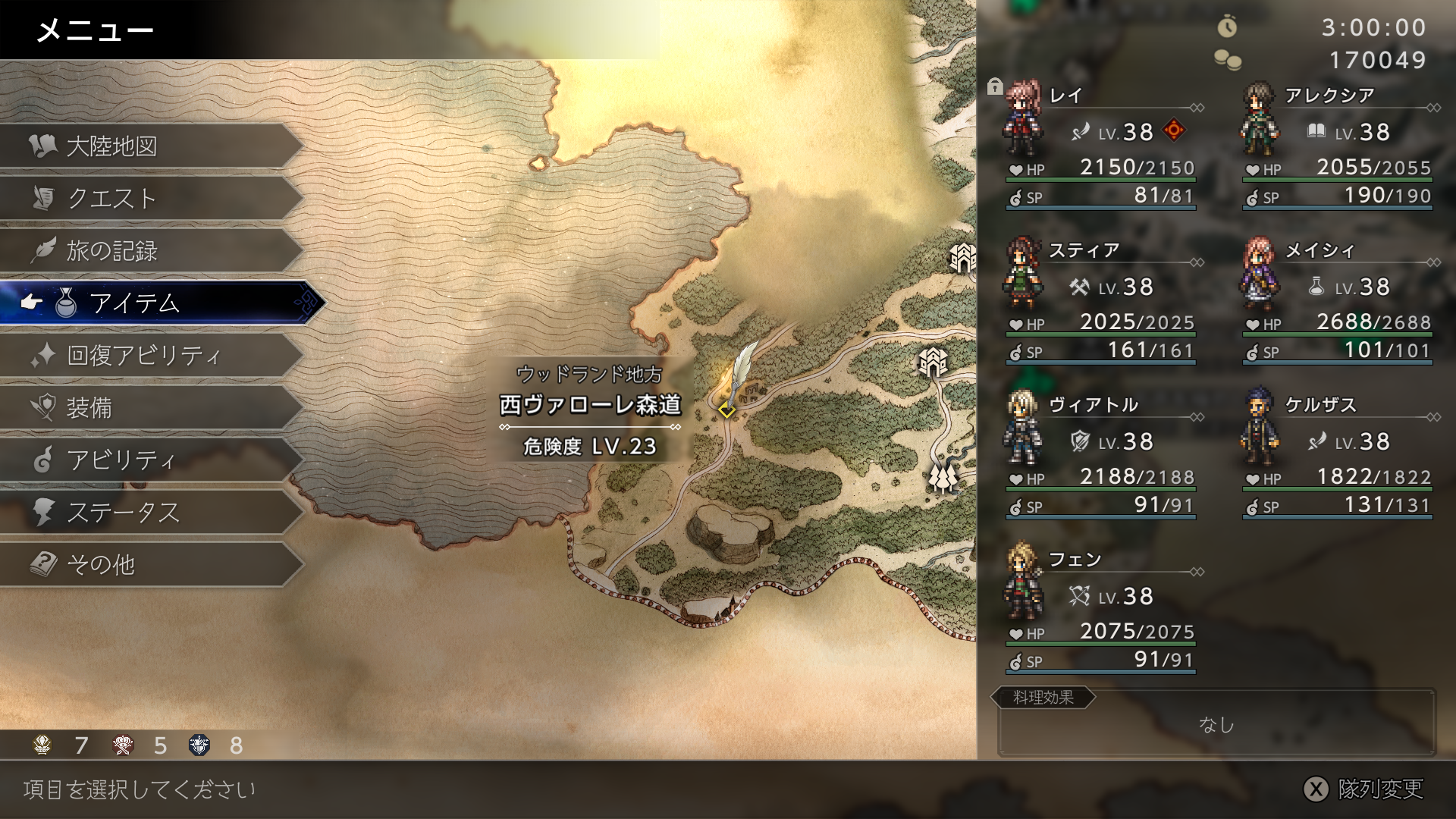Click the 西ヴァローレ森道 location marker

click(x=726, y=410)
